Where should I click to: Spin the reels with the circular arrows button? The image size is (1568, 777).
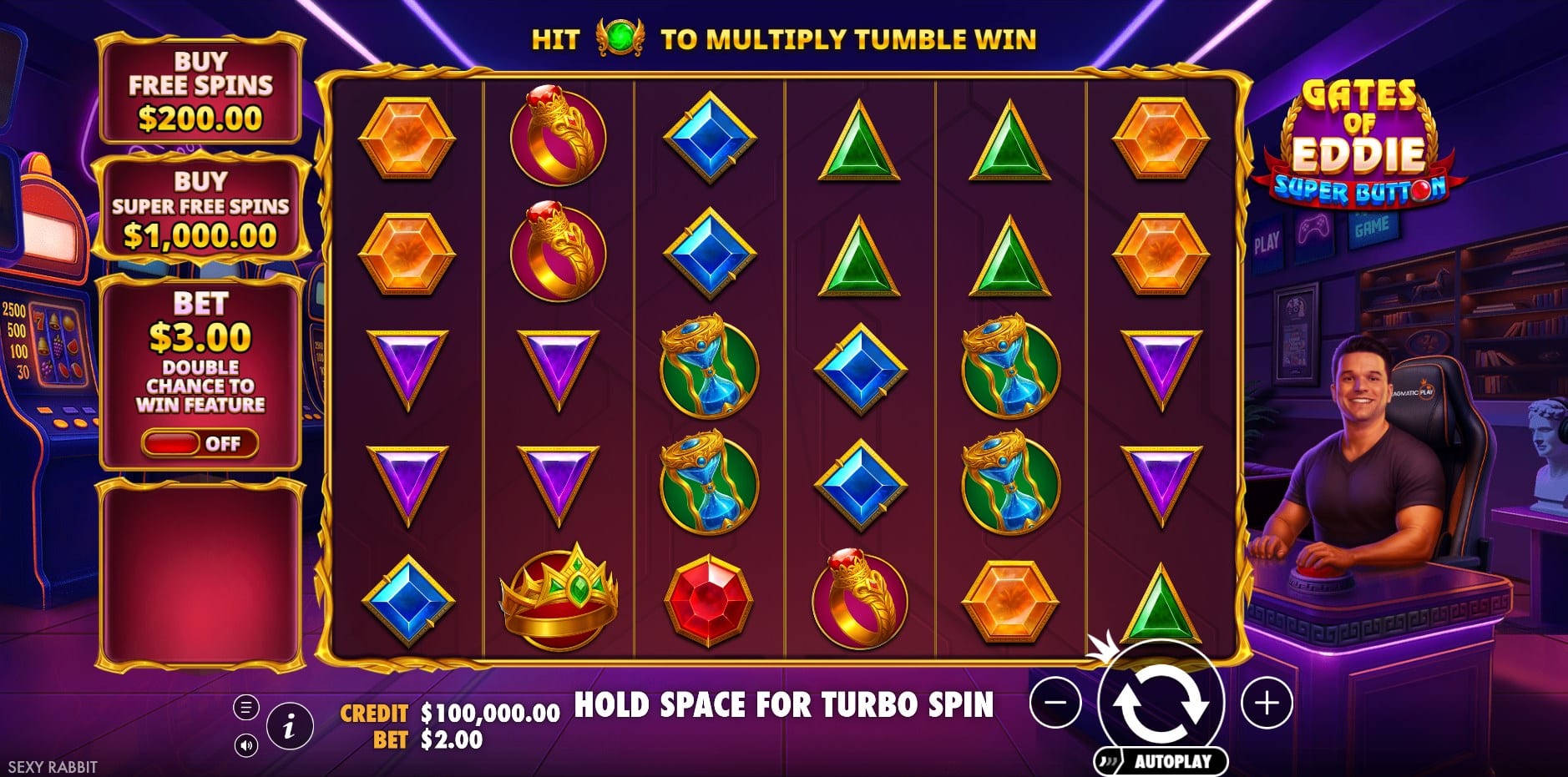(1161, 702)
